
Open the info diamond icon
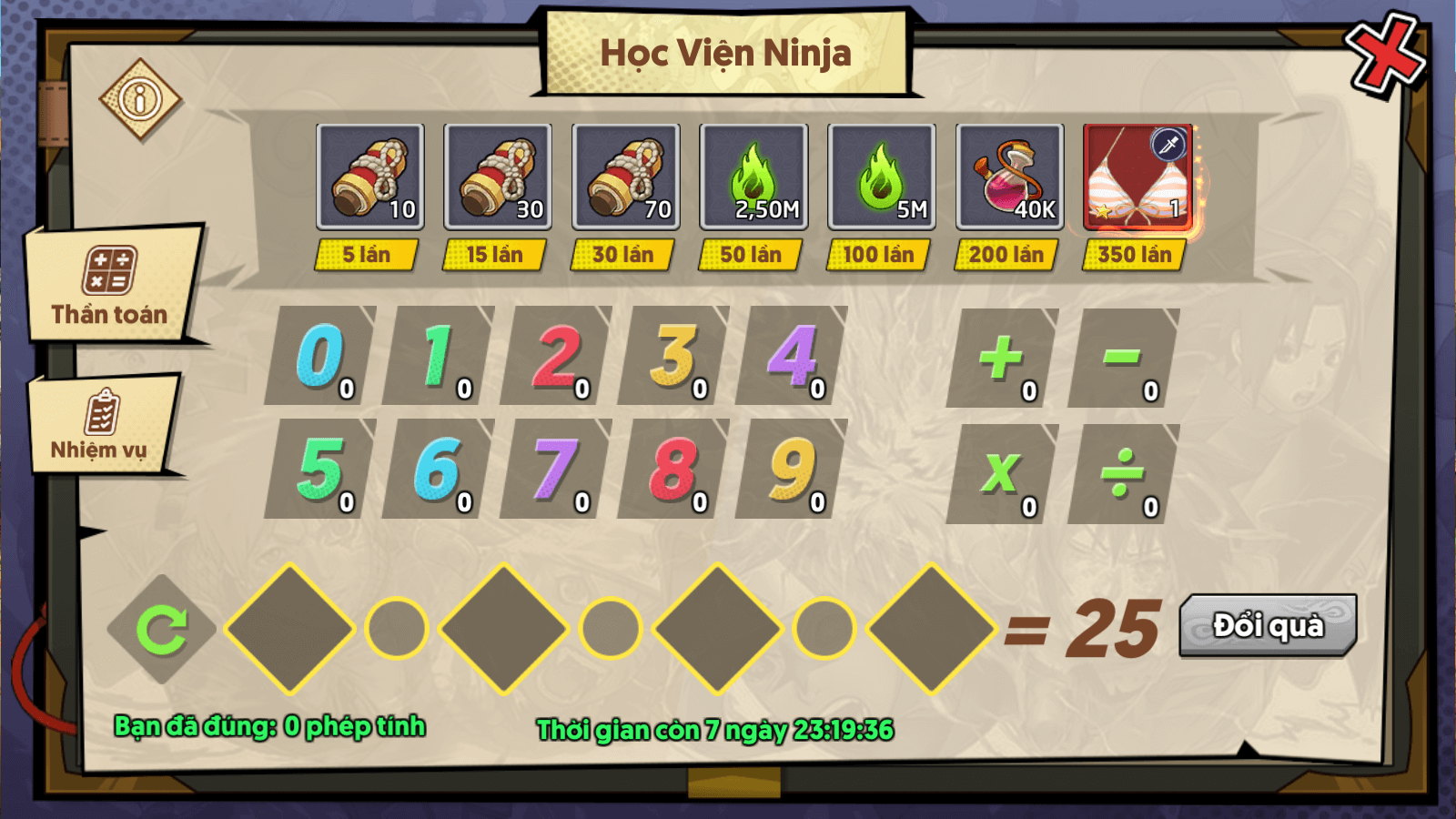[x=140, y=99]
